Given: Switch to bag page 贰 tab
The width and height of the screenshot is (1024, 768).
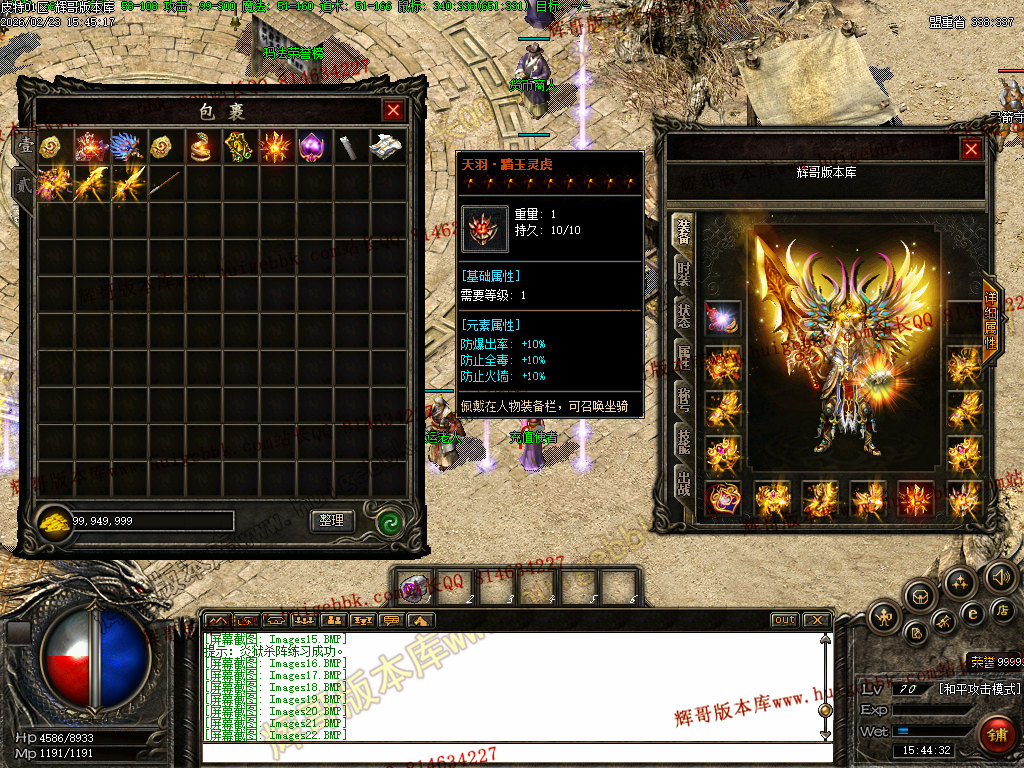Looking at the screenshot, I should click(22, 184).
